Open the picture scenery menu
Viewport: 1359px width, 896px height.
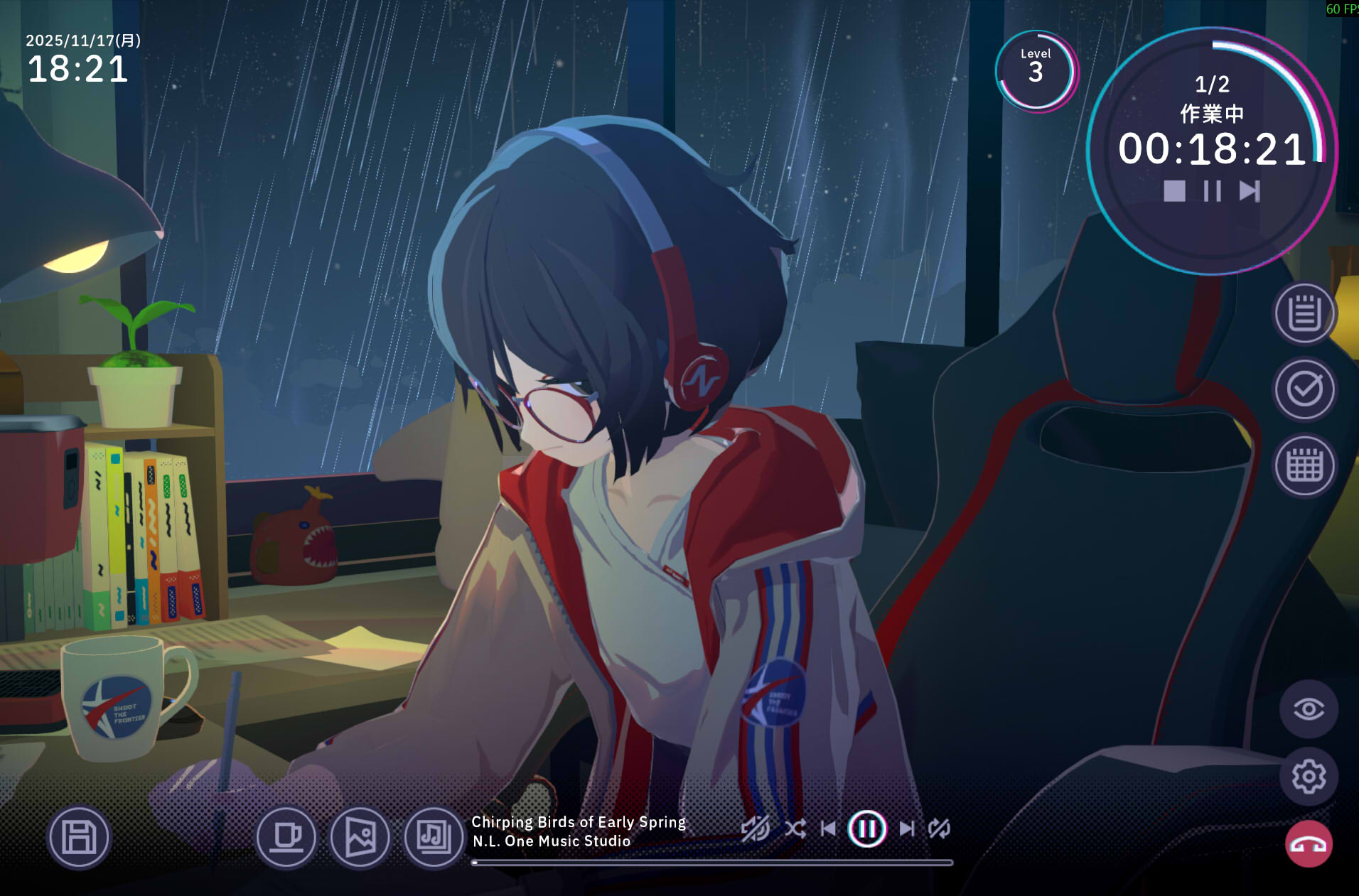coord(360,837)
